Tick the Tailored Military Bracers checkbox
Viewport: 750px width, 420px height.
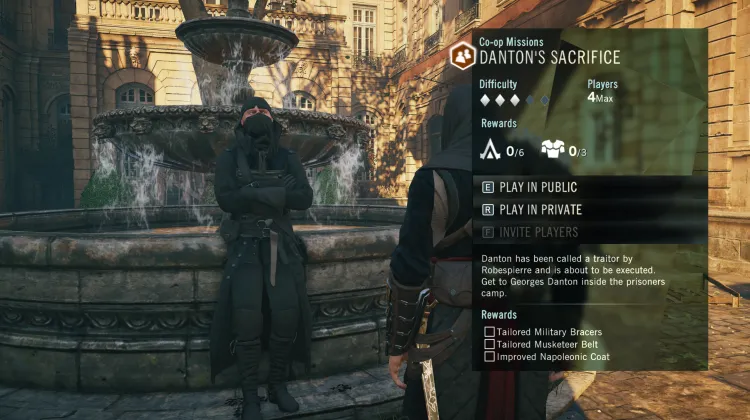pos(489,332)
